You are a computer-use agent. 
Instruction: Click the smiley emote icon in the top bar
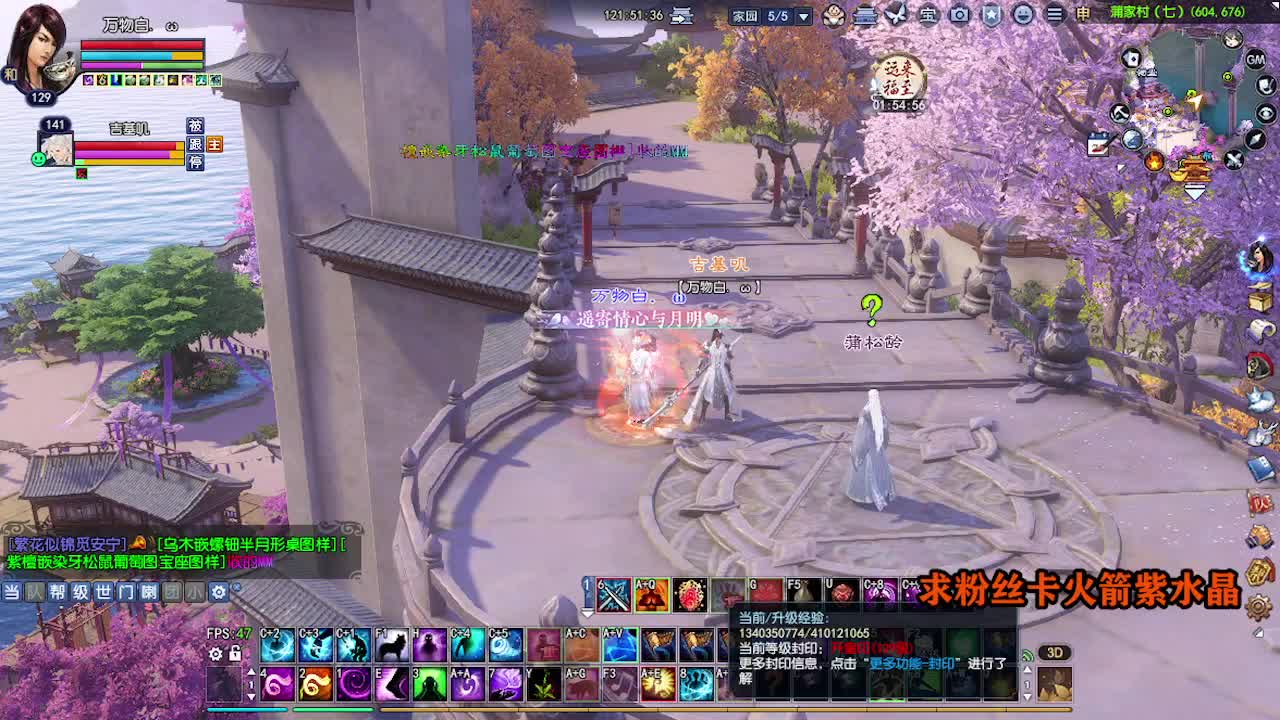point(1023,15)
